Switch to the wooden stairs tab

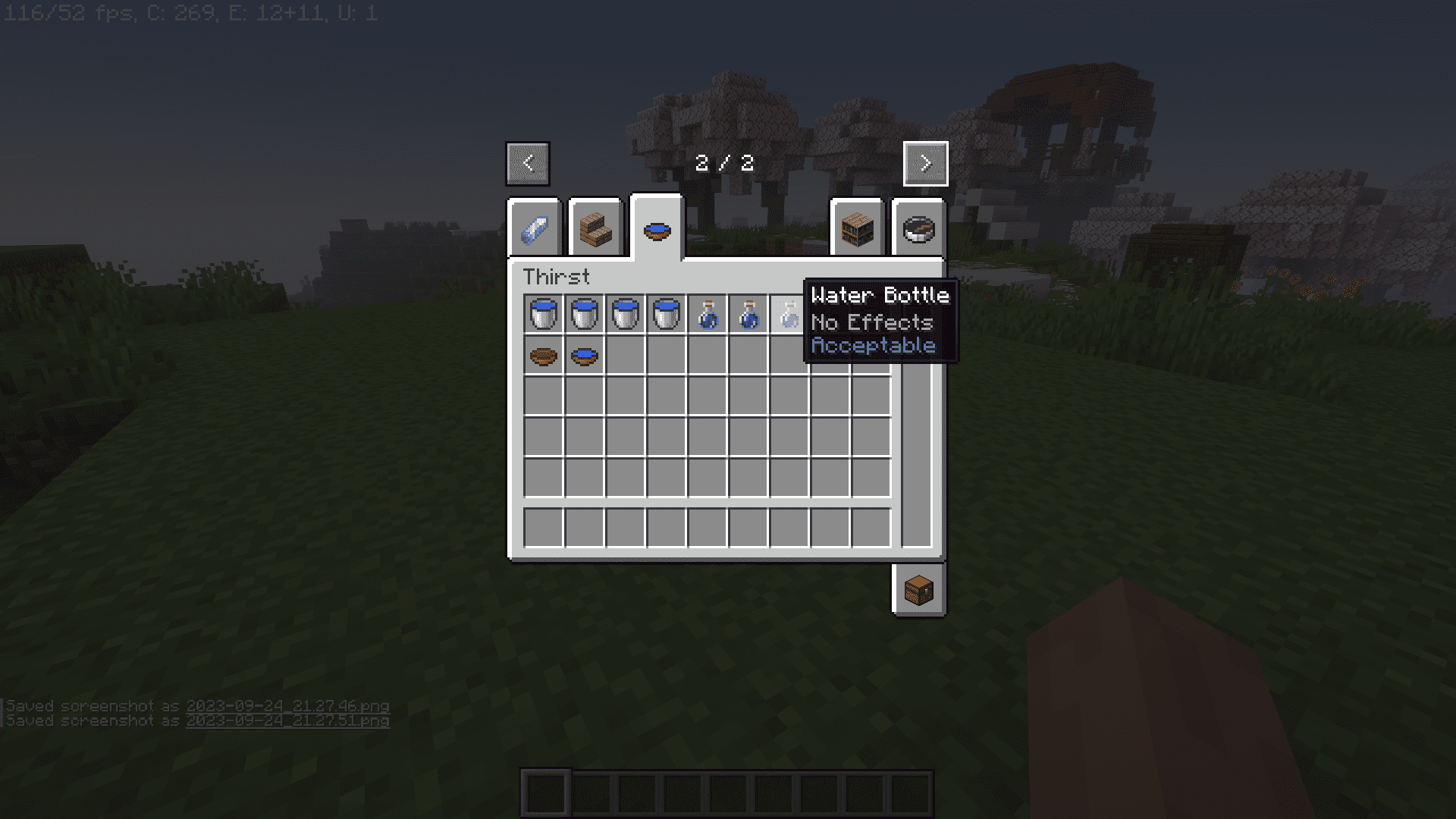click(595, 229)
